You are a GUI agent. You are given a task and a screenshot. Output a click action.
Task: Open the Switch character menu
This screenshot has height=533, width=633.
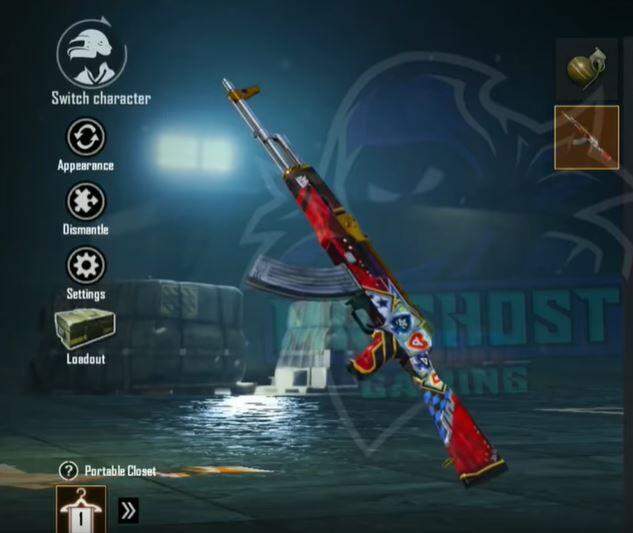click(91, 52)
